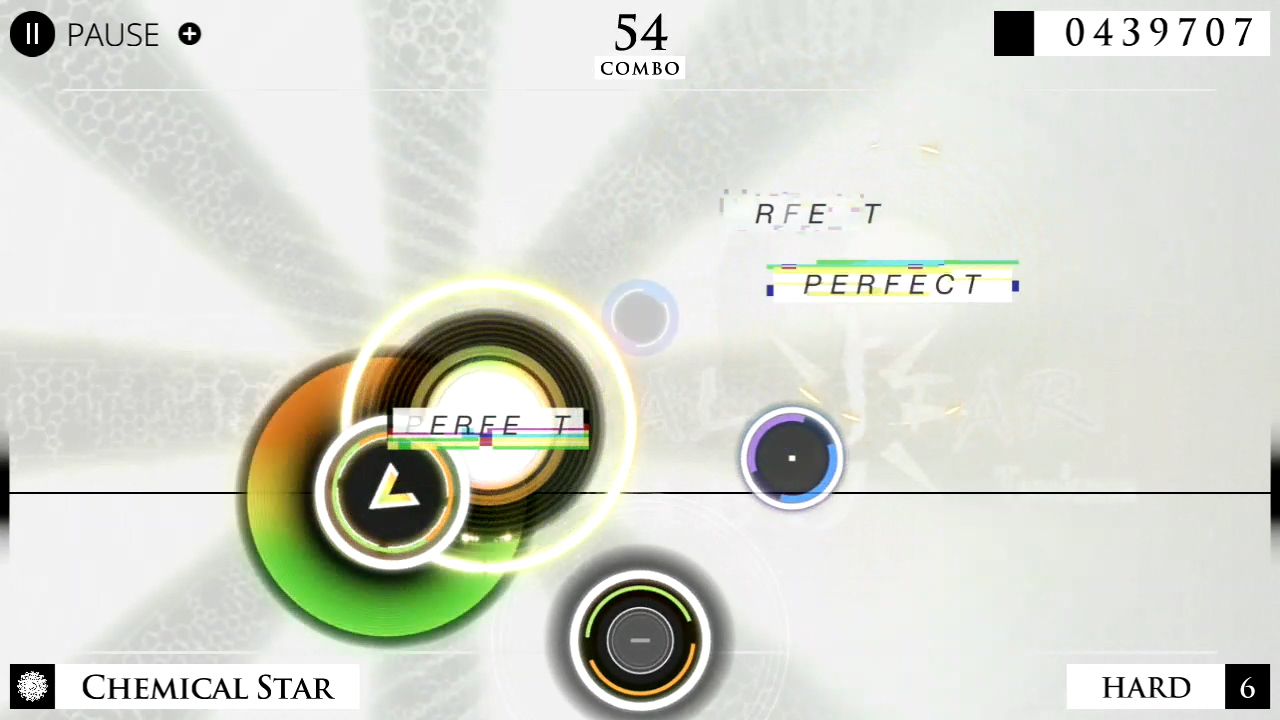Click the horizontal judgment line
Image resolution: width=1280 pixels, height=720 pixels.
pyautogui.click(x=1000, y=492)
